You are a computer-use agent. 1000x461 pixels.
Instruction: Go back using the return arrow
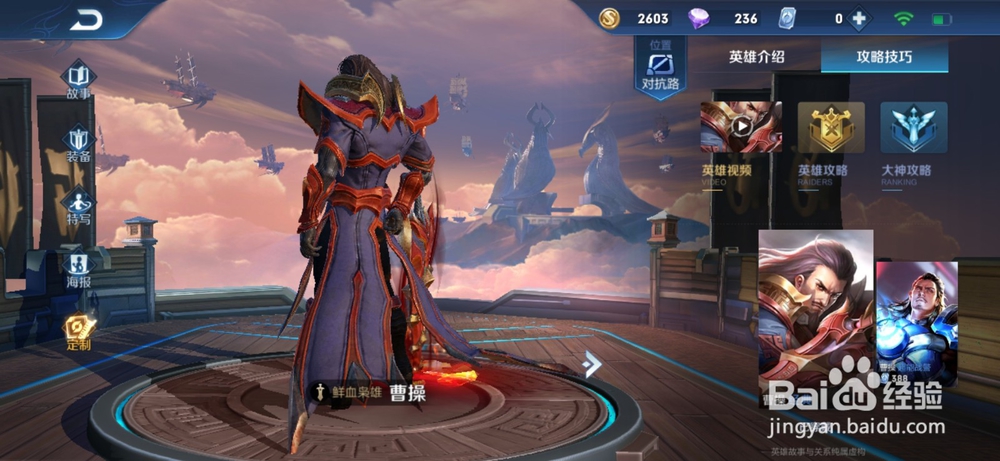(x=86, y=19)
